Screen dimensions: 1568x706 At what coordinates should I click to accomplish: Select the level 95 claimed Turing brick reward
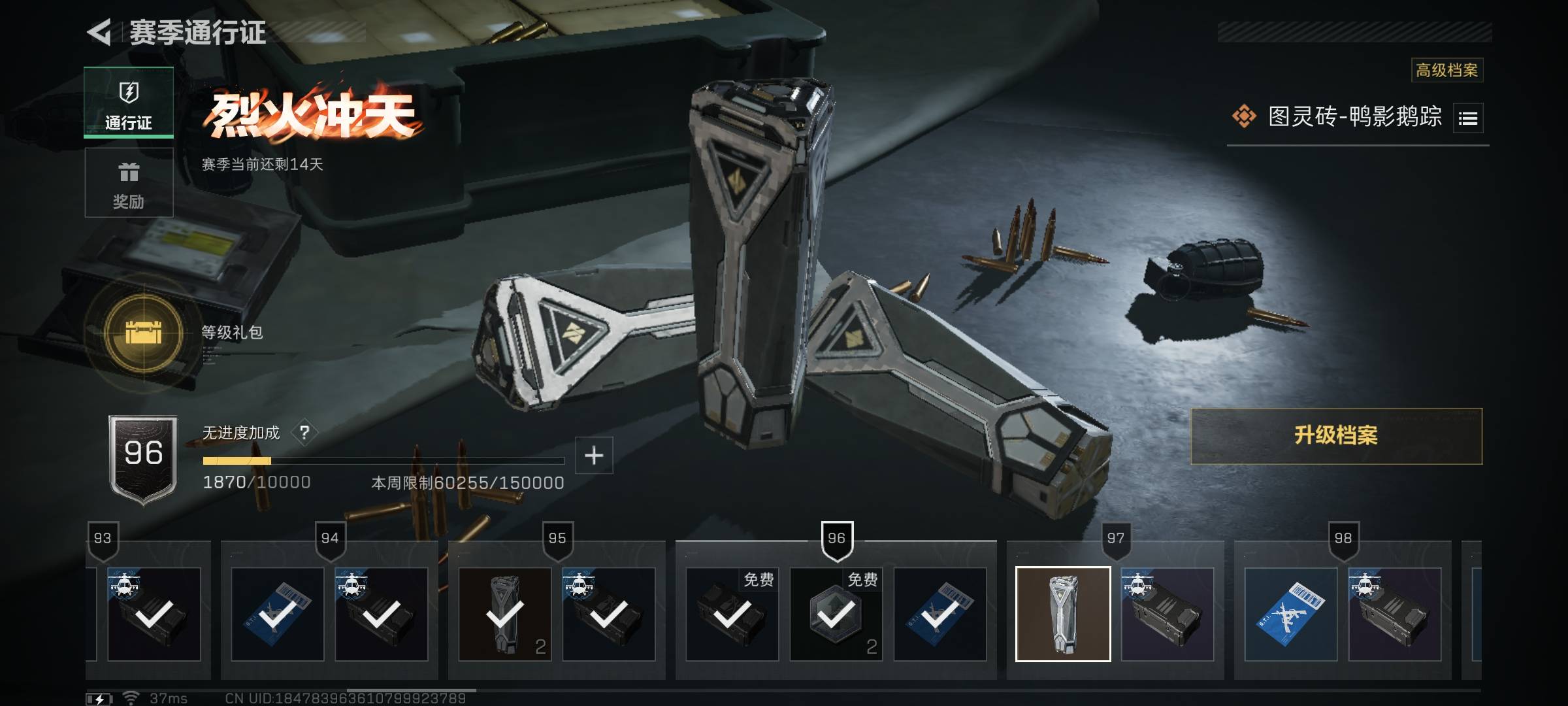coord(505,614)
